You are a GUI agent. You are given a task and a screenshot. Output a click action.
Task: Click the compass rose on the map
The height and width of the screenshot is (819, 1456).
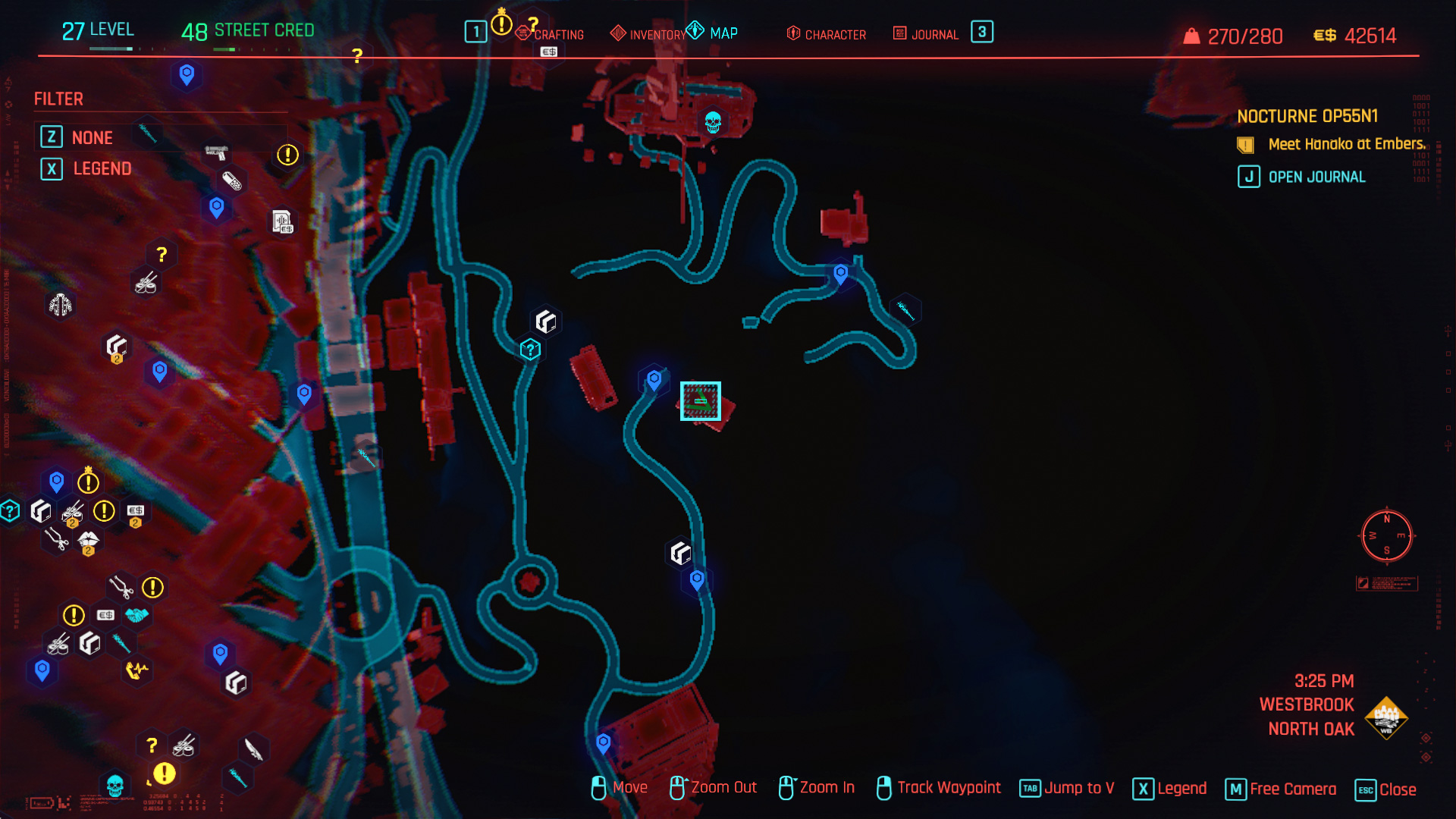click(1386, 535)
